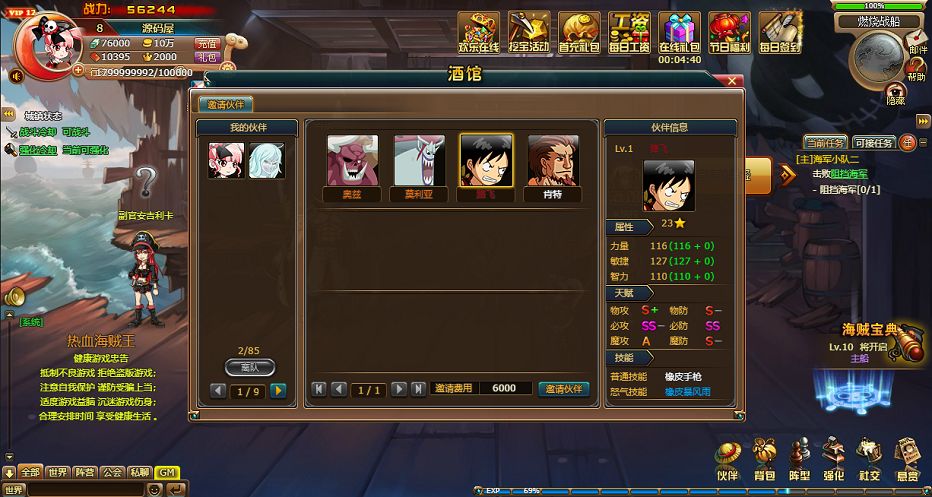Open the 帮助 help icon

916,67
